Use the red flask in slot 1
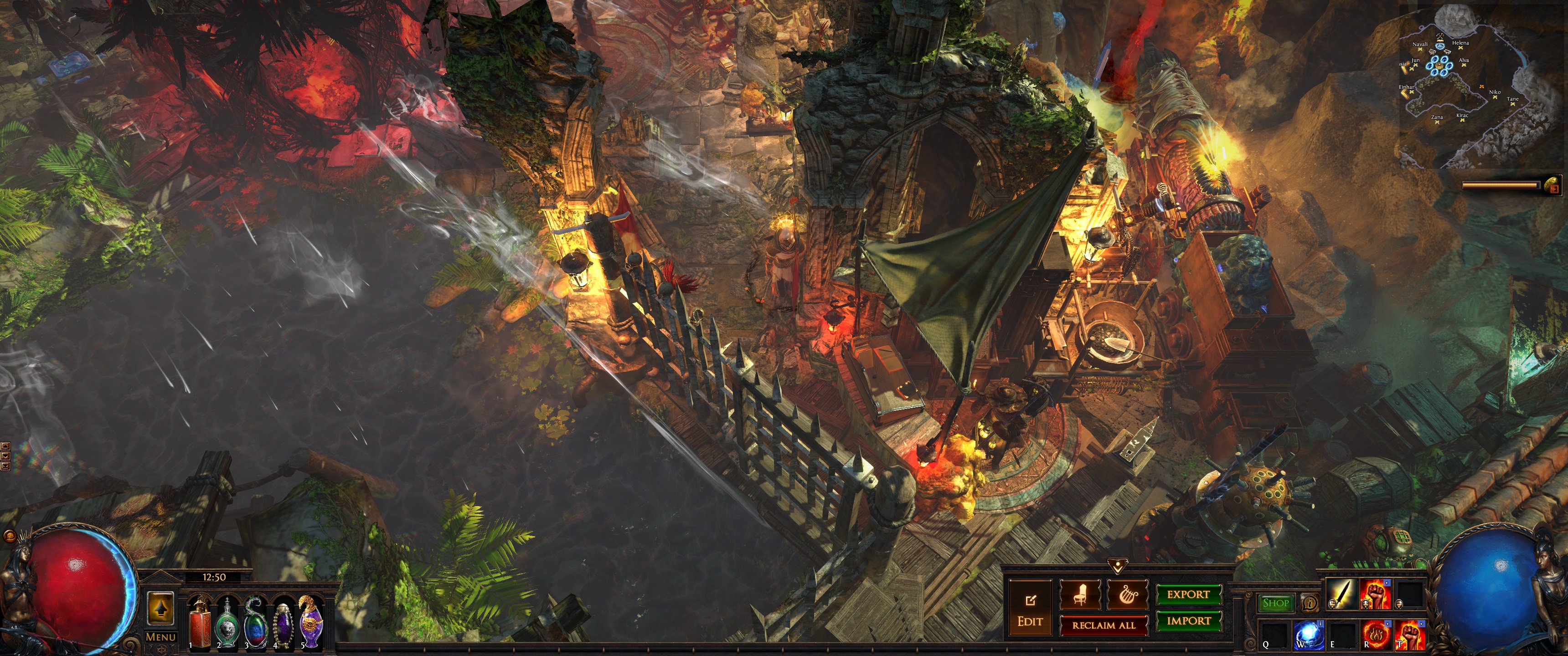 coord(199,622)
